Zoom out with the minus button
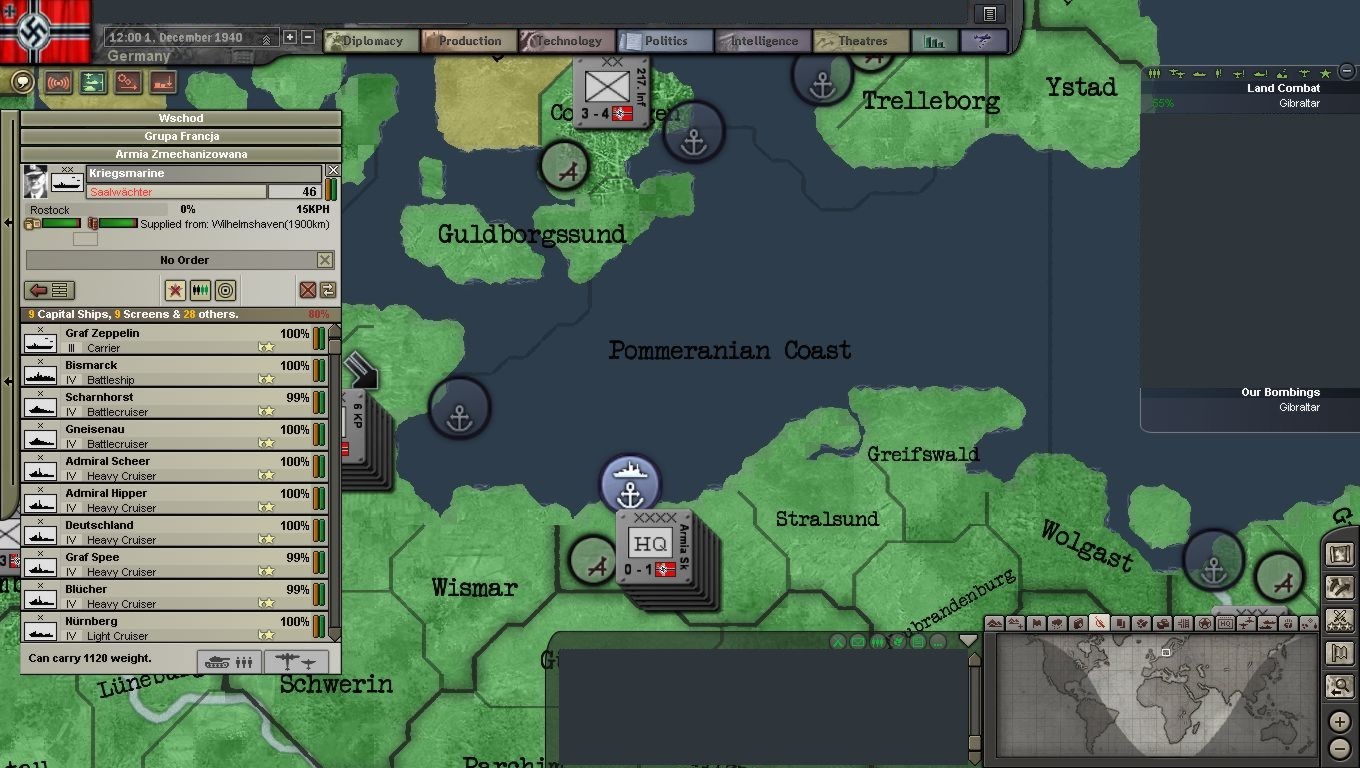The width and height of the screenshot is (1360, 768). point(1340,748)
